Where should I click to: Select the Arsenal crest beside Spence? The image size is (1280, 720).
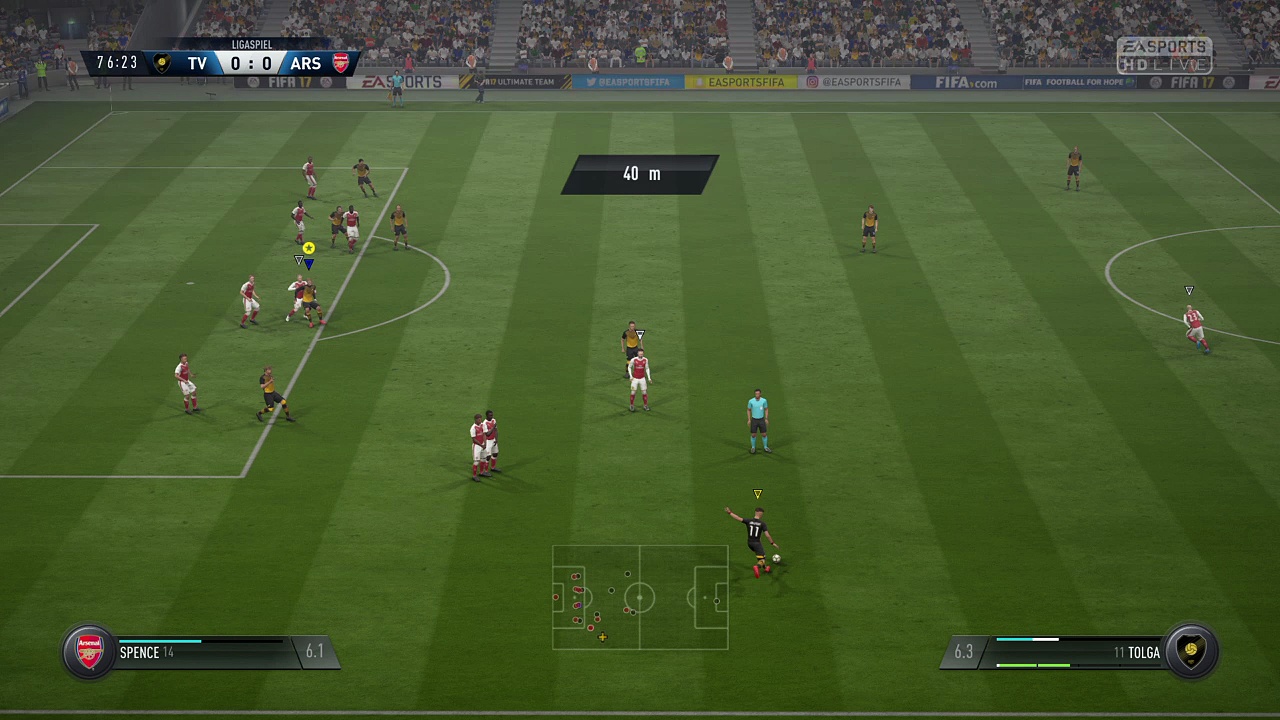point(90,652)
